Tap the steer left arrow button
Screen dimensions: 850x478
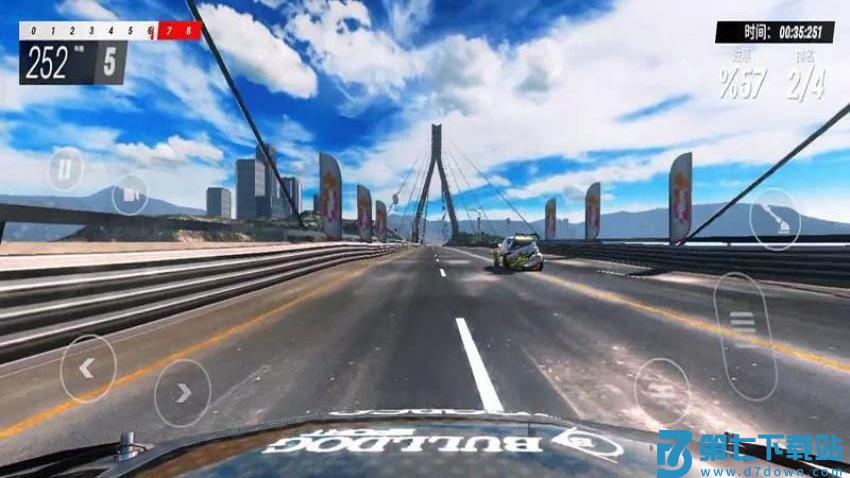(88, 368)
